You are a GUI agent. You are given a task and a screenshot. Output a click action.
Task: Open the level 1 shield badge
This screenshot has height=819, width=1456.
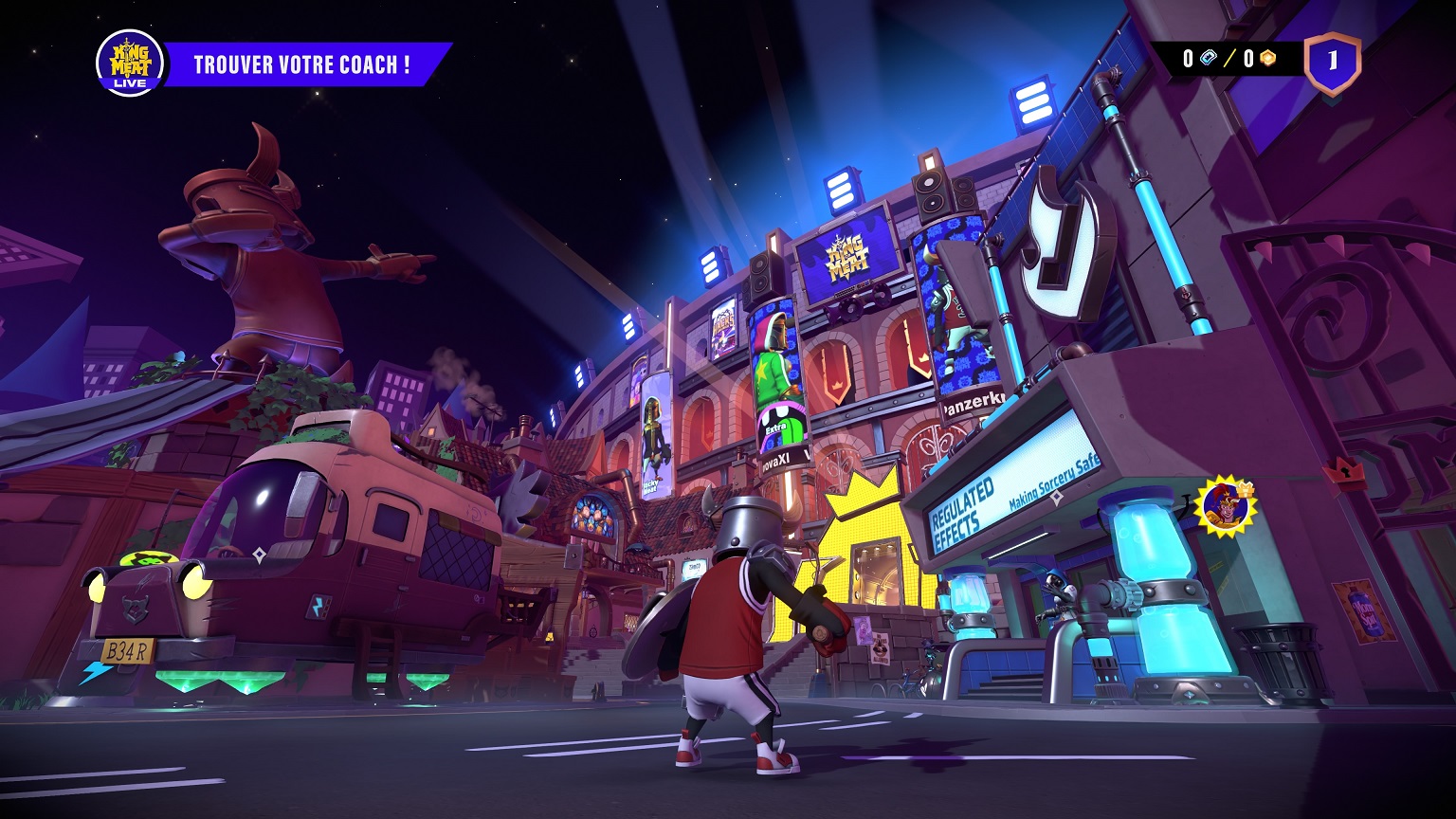tap(1332, 63)
